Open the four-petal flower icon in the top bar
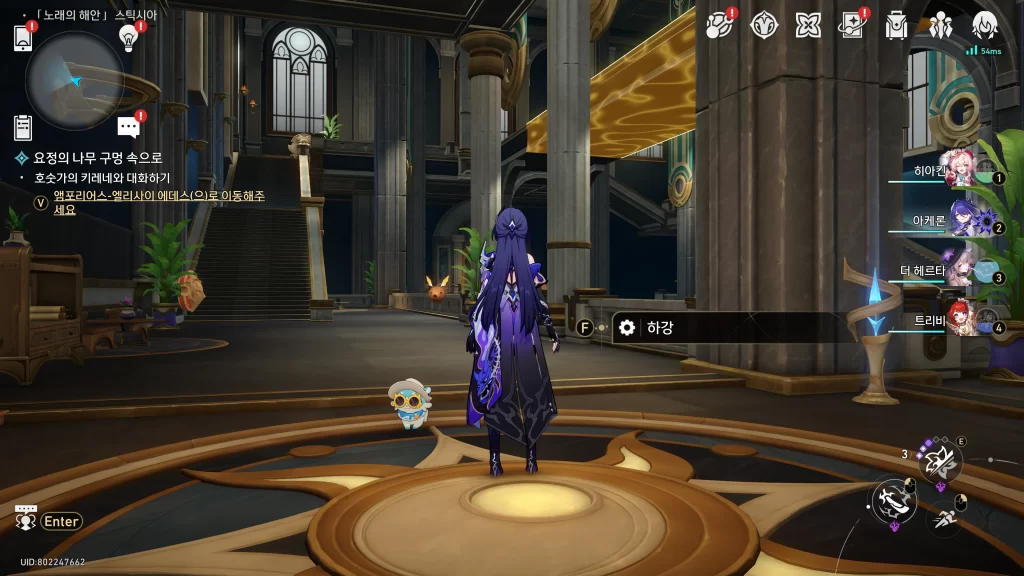1024x576 pixels. click(808, 25)
